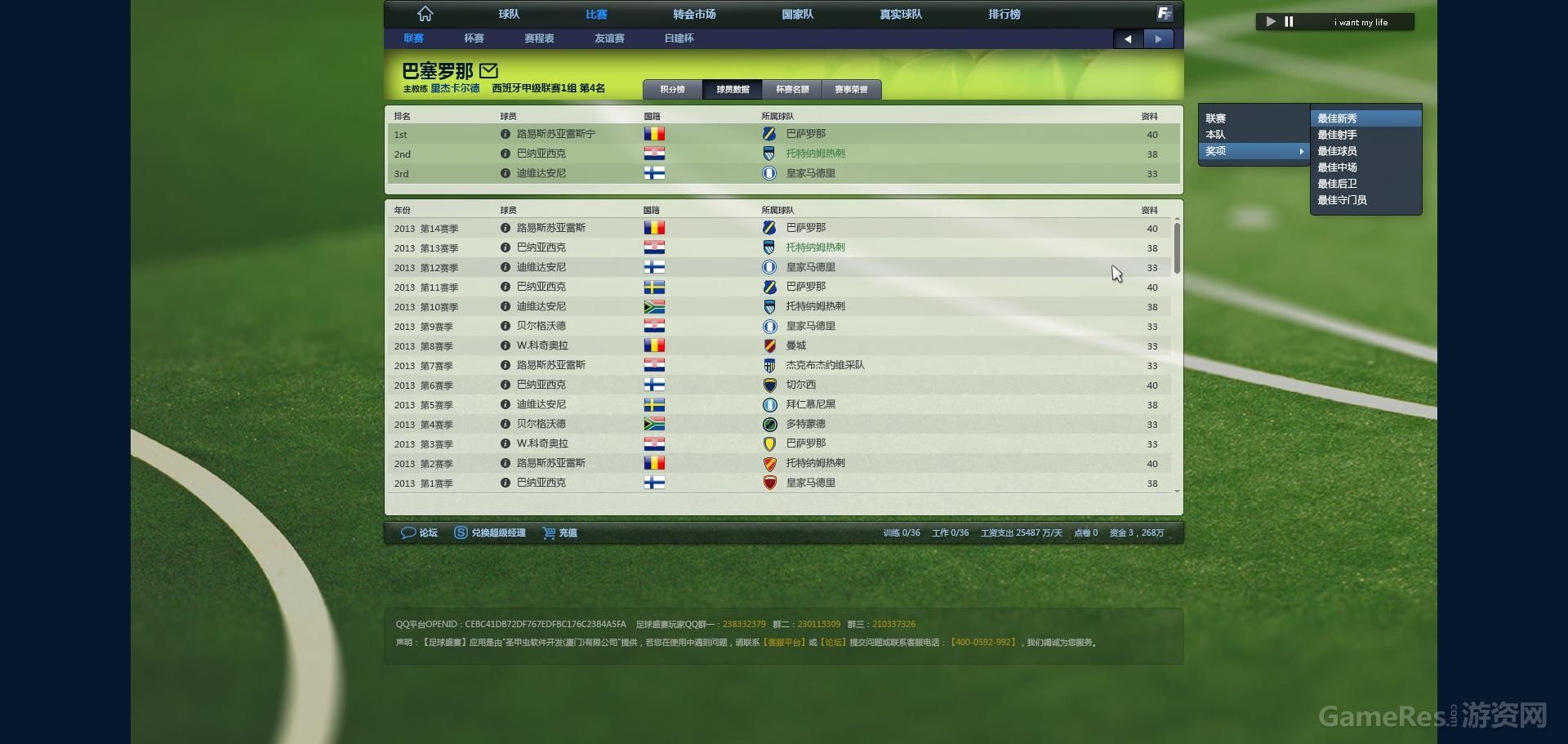The height and width of the screenshot is (744, 1568).
Task: Open the 球队 top menu
Action: click(509, 14)
